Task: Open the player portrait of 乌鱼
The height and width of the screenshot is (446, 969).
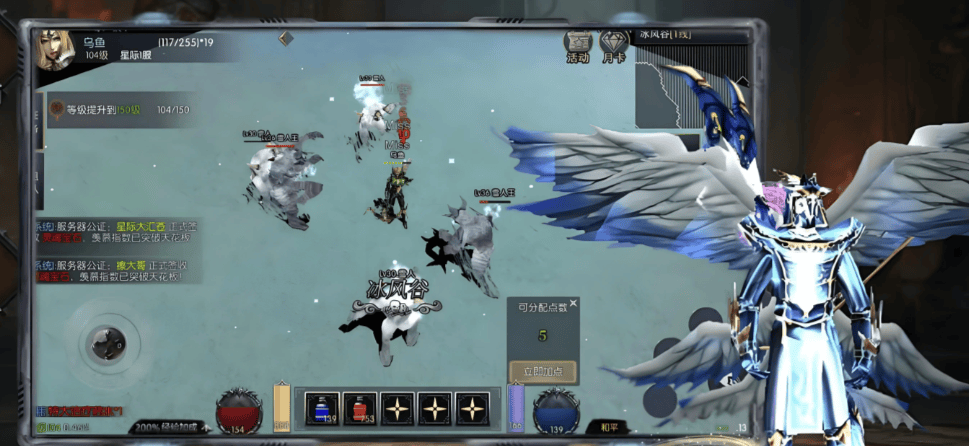Action: [x=57, y=50]
